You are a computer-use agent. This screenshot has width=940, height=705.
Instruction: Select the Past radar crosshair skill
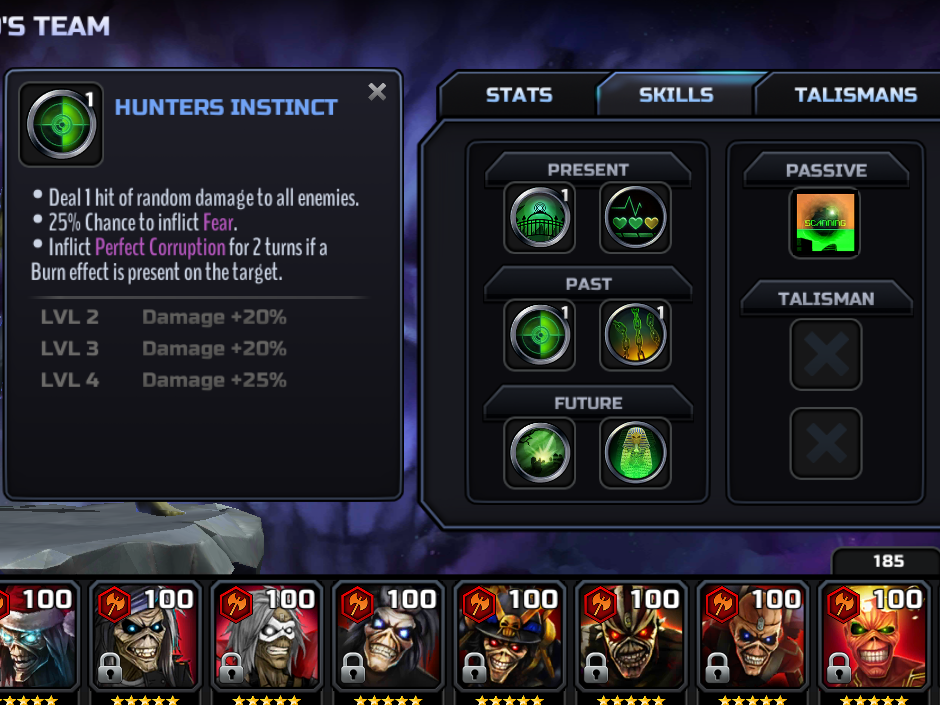click(x=540, y=334)
